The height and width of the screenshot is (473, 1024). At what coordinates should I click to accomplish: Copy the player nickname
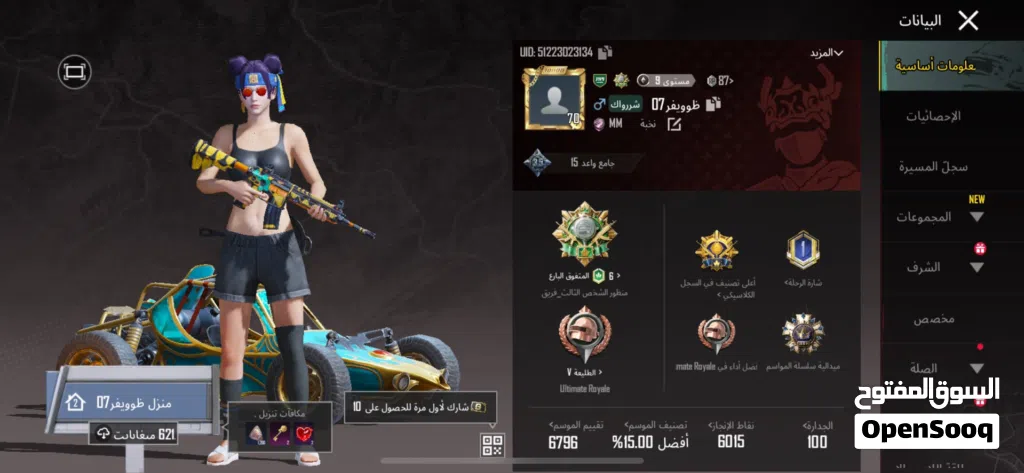(x=713, y=103)
